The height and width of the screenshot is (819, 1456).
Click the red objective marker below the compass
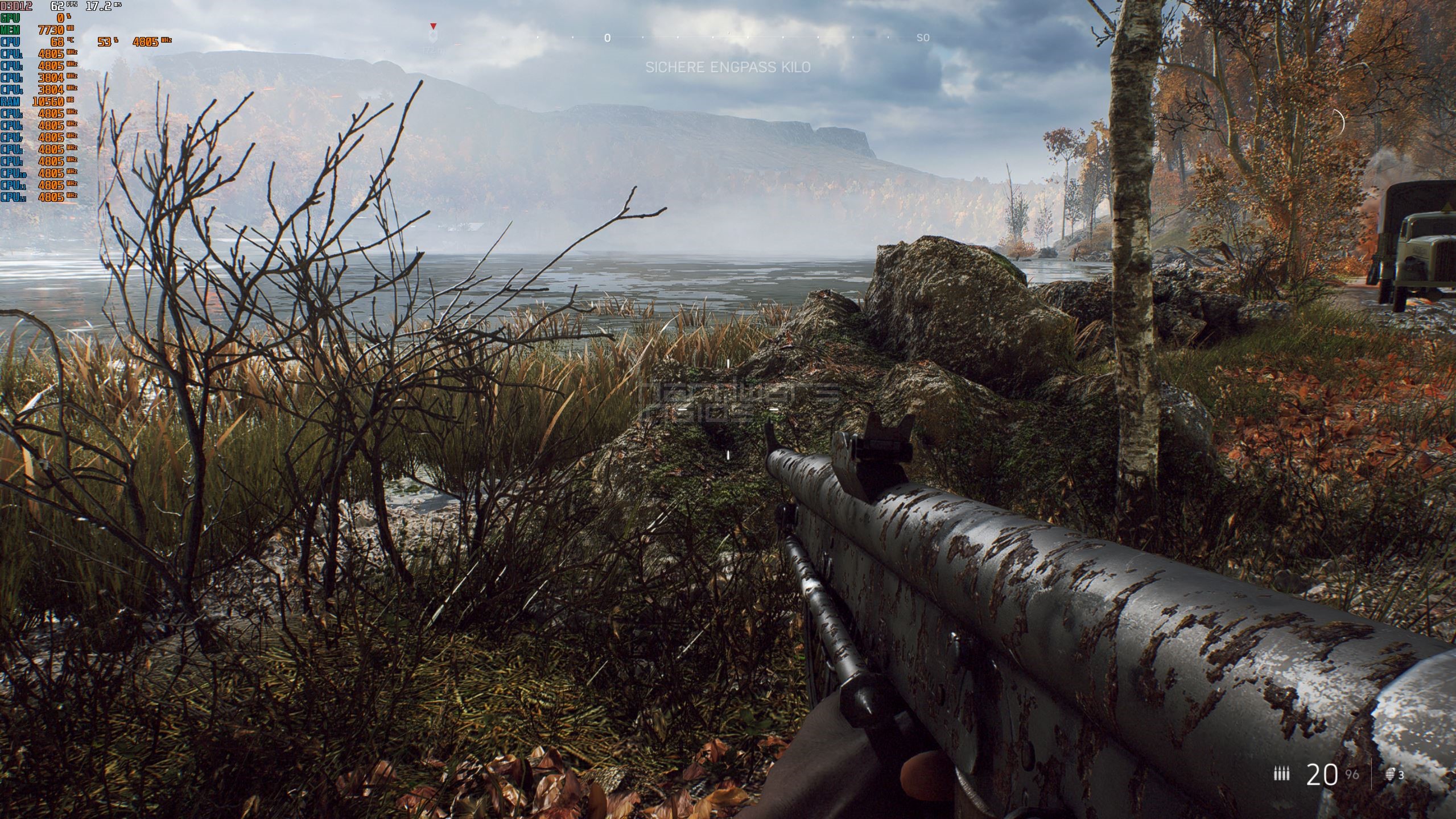point(432,27)
